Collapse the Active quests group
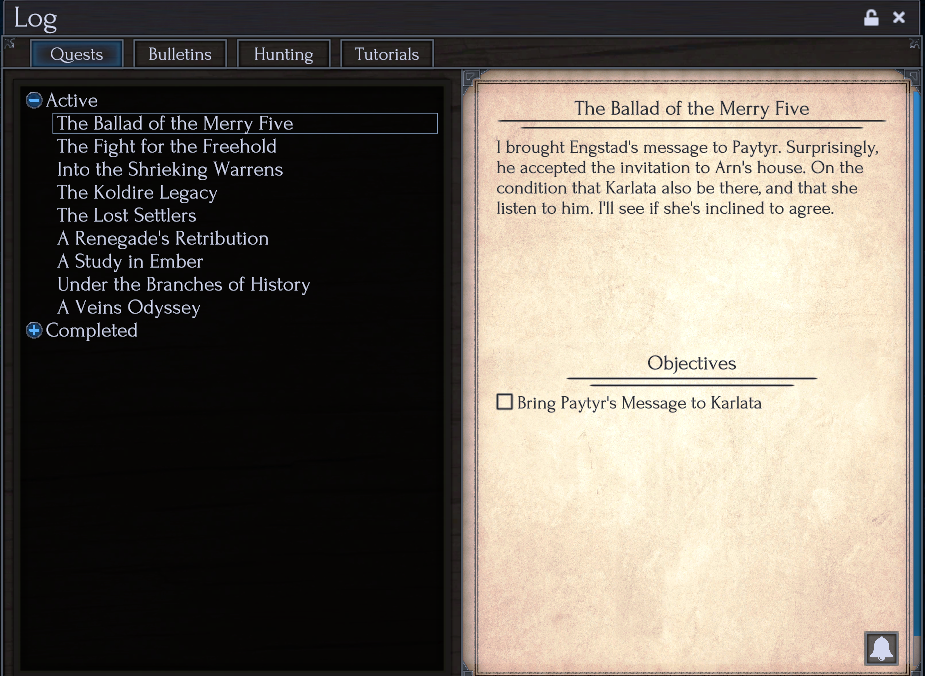 coord(34,100)
